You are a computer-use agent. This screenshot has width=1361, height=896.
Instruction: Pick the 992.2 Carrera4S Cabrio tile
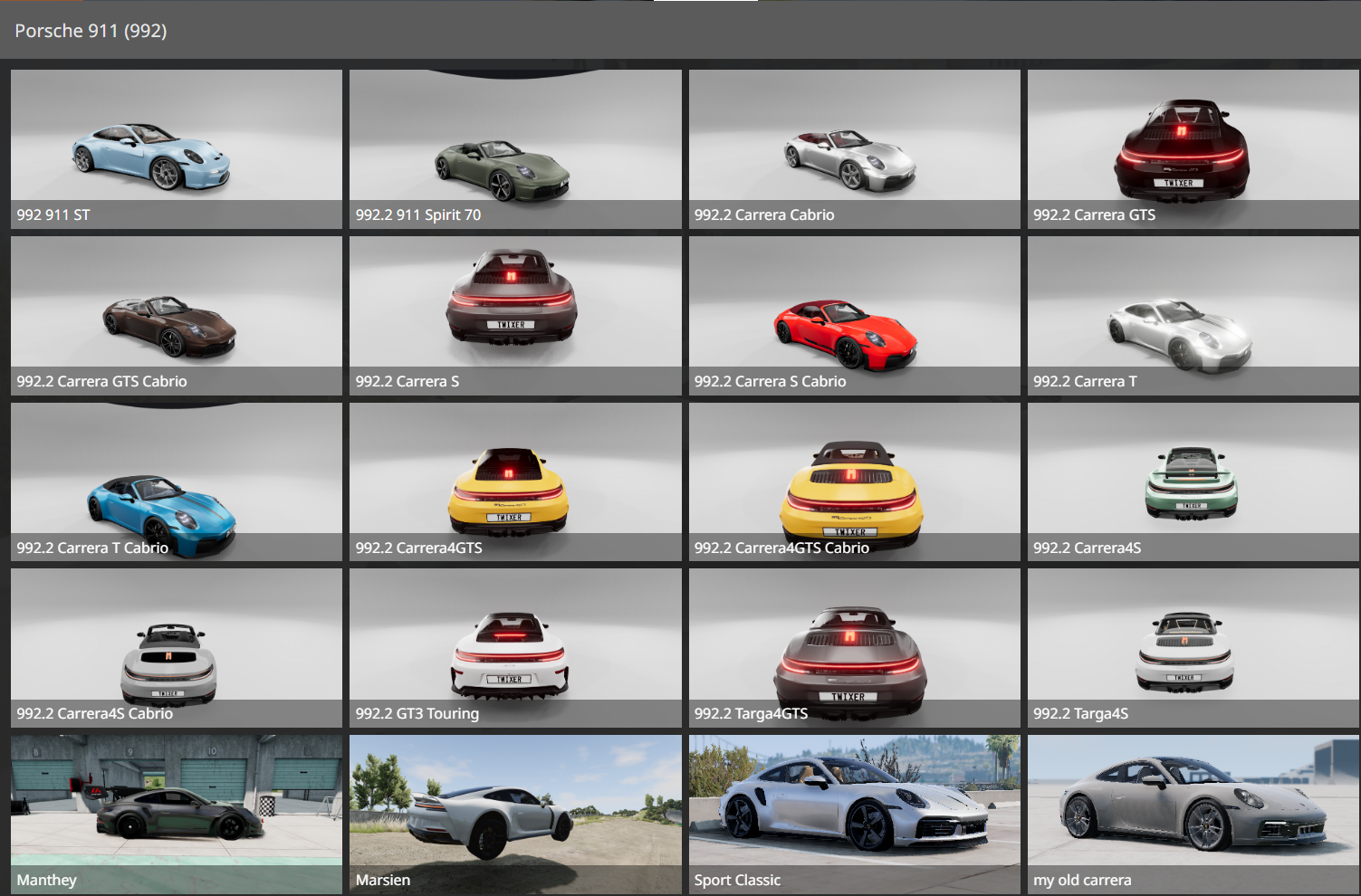coord(177,648)
